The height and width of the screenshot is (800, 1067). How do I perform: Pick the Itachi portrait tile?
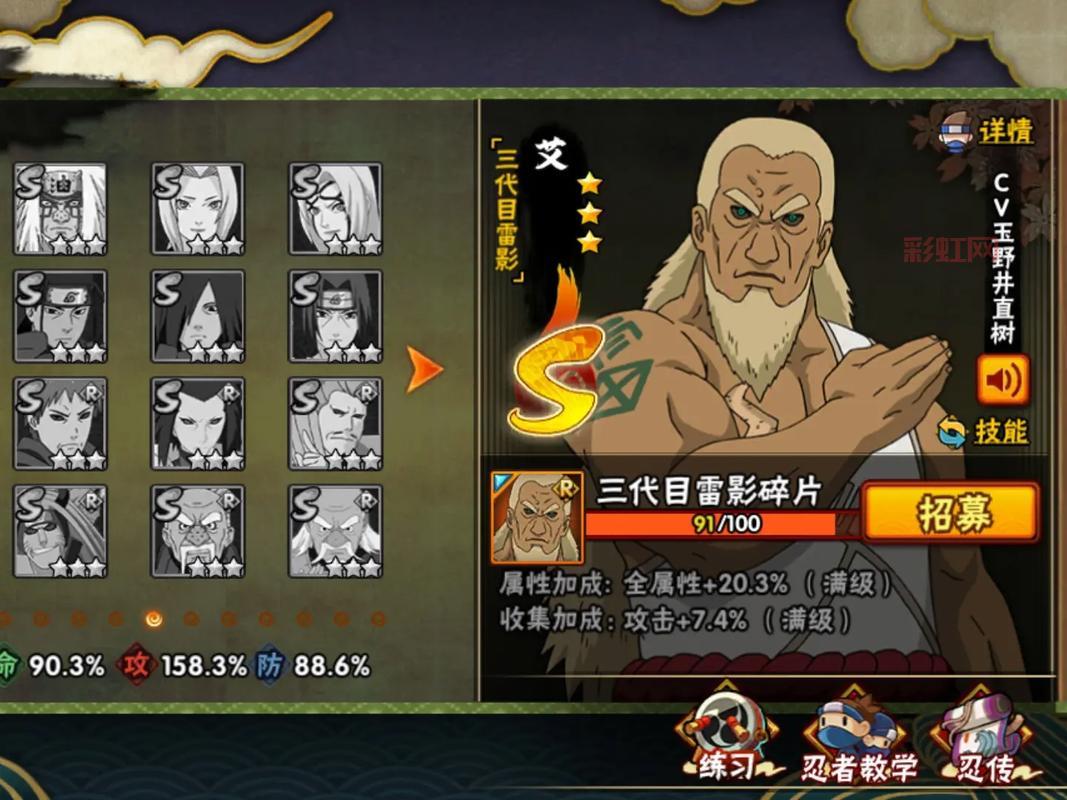click(336, 317)
